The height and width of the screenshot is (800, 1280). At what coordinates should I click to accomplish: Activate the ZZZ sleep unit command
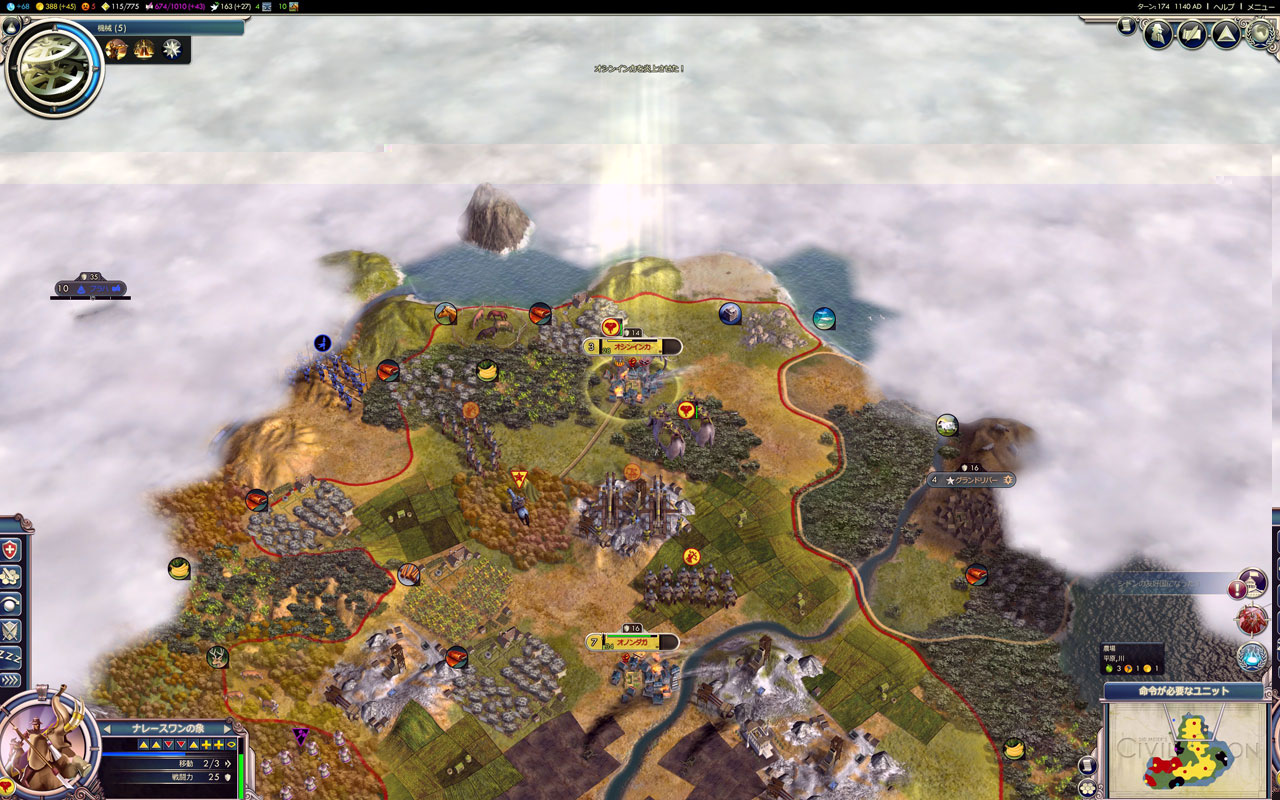[x=11, y=655]
